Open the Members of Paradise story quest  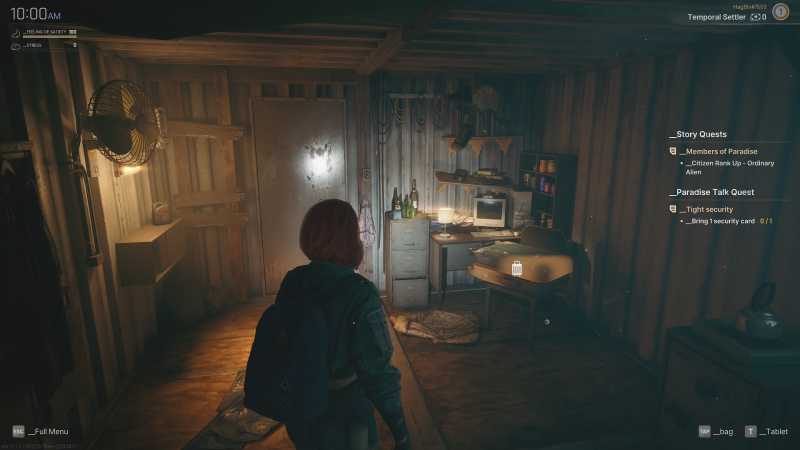coord(714,151)
